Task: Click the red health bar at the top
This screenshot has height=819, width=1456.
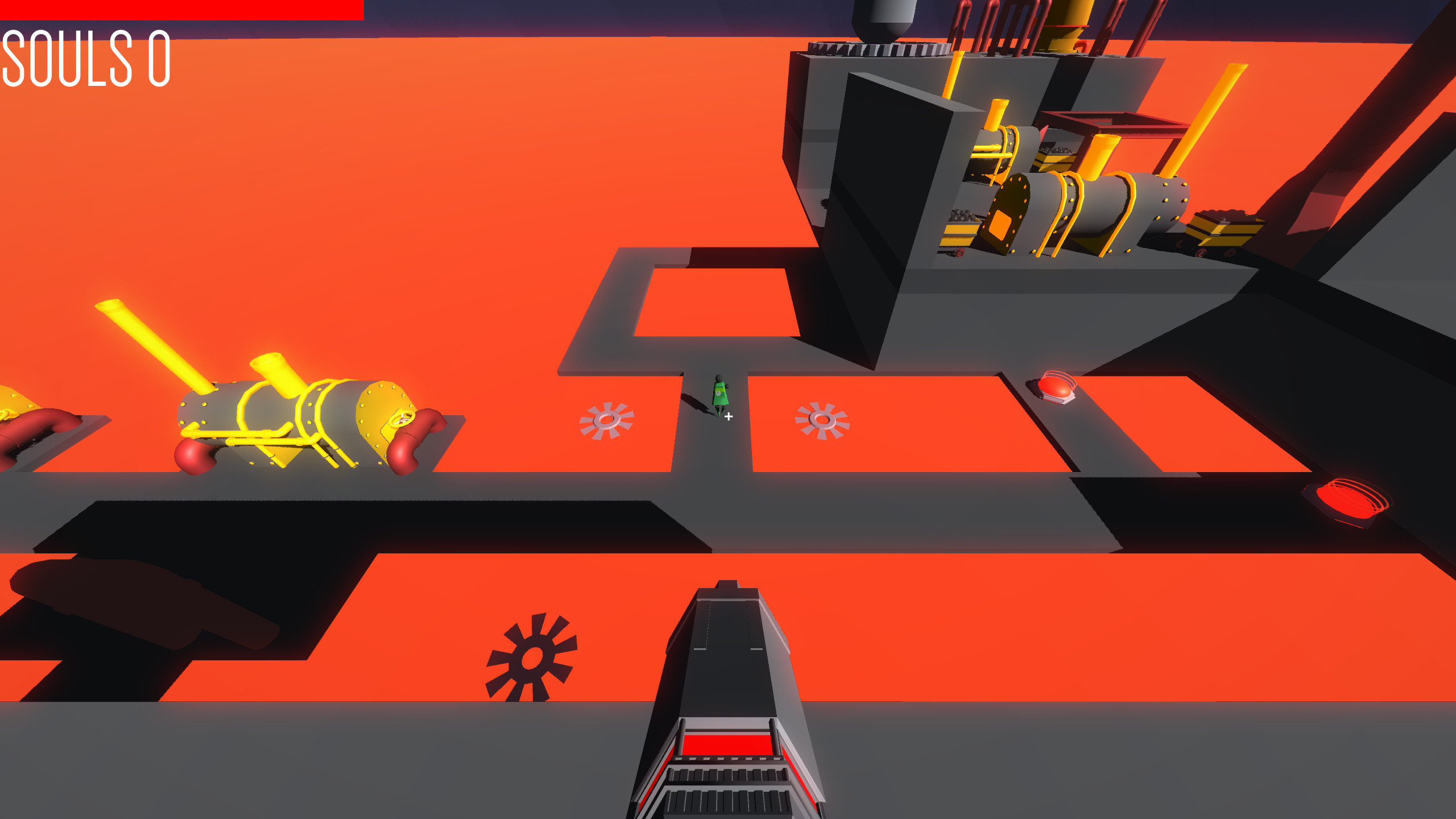Action: (x=182, y=9)
